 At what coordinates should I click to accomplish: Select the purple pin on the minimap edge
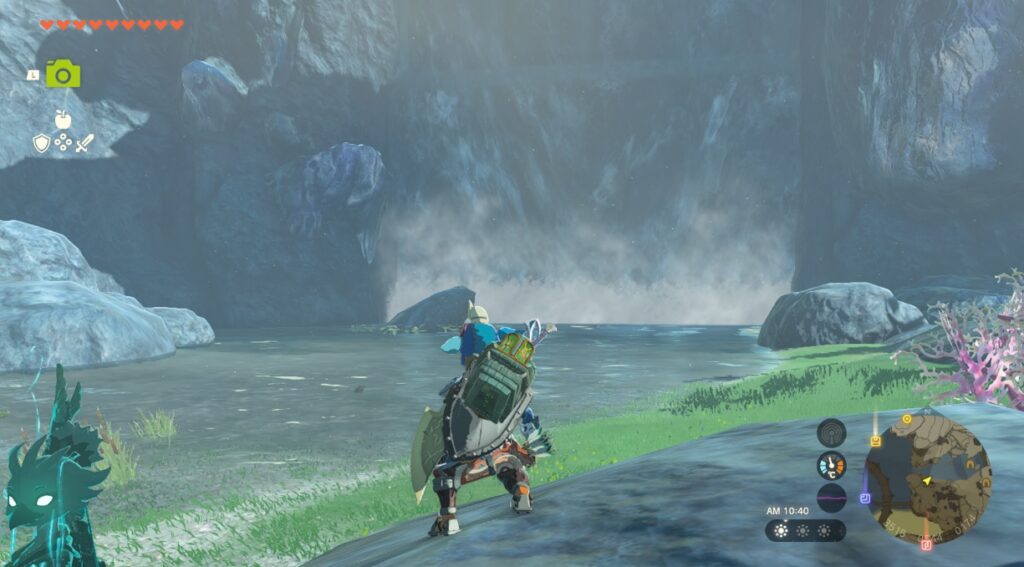click(866, 497)
